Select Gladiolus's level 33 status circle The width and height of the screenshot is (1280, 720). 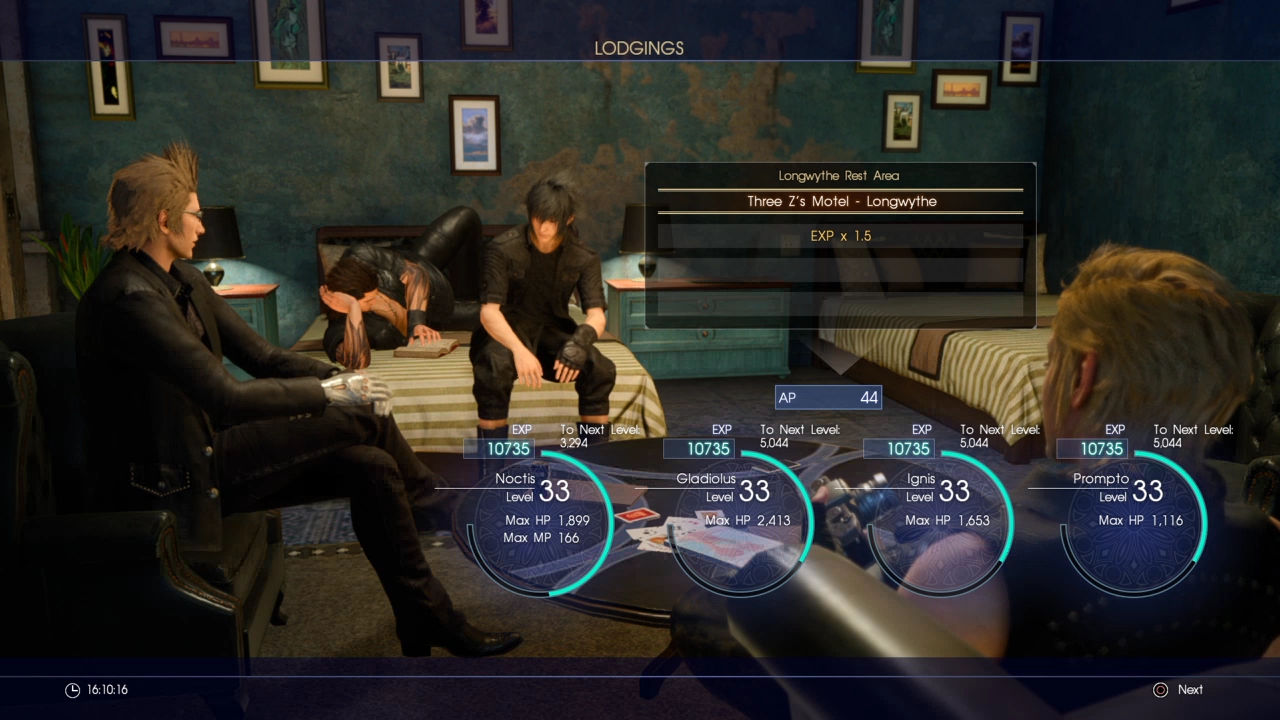click(x=741, y=521)
